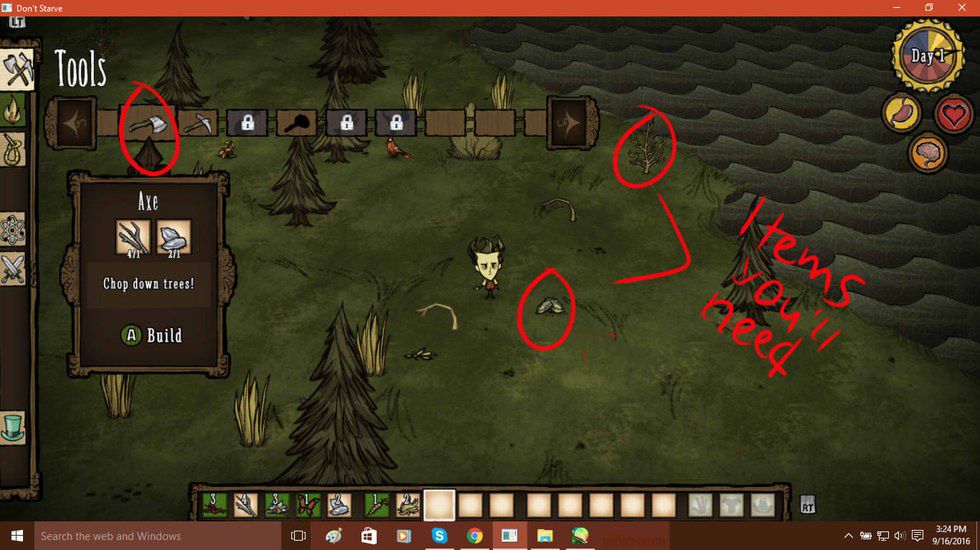Image resolution: width=980 pixels, height=550 pixels.
Task: Select the Axe recipe in the crafting bar
Action: [147, 123]
